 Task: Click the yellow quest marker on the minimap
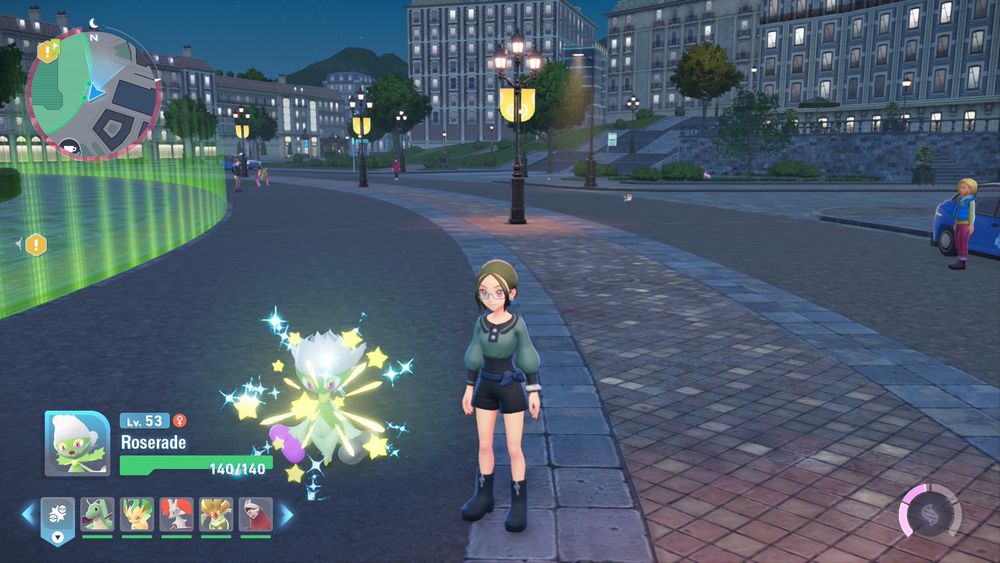[x=47, y=51]
